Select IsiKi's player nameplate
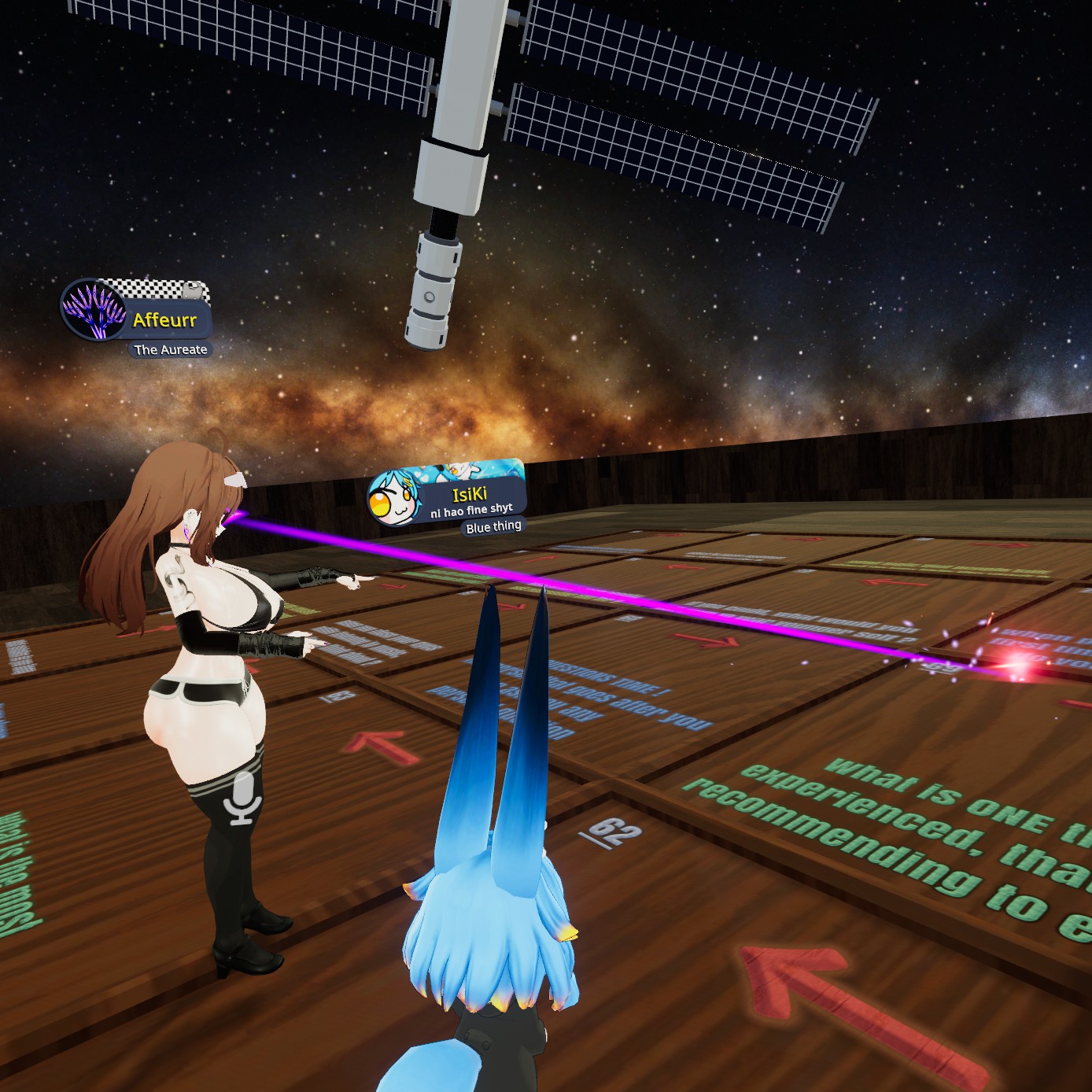The width and height of the screenshot is (1092, 1092). click(x=469, y=494)
